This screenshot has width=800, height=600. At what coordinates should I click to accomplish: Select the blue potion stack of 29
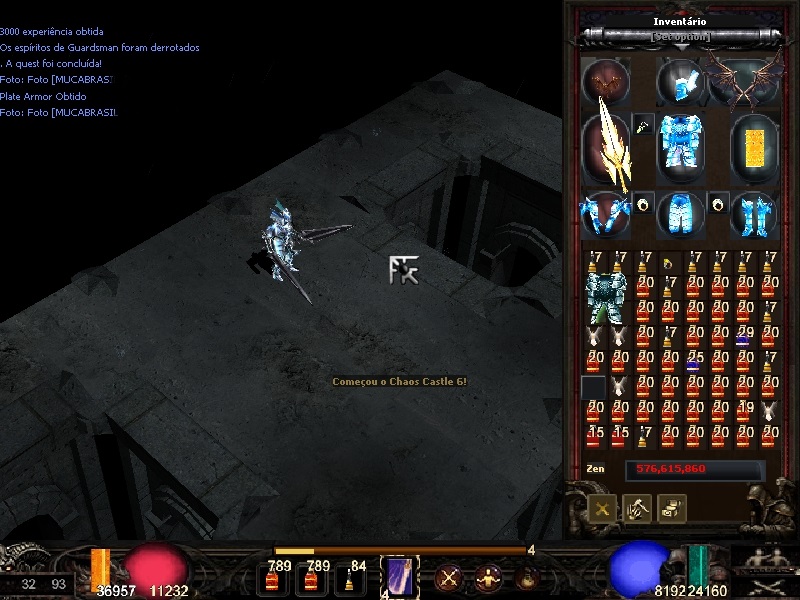tap(743, 337)
